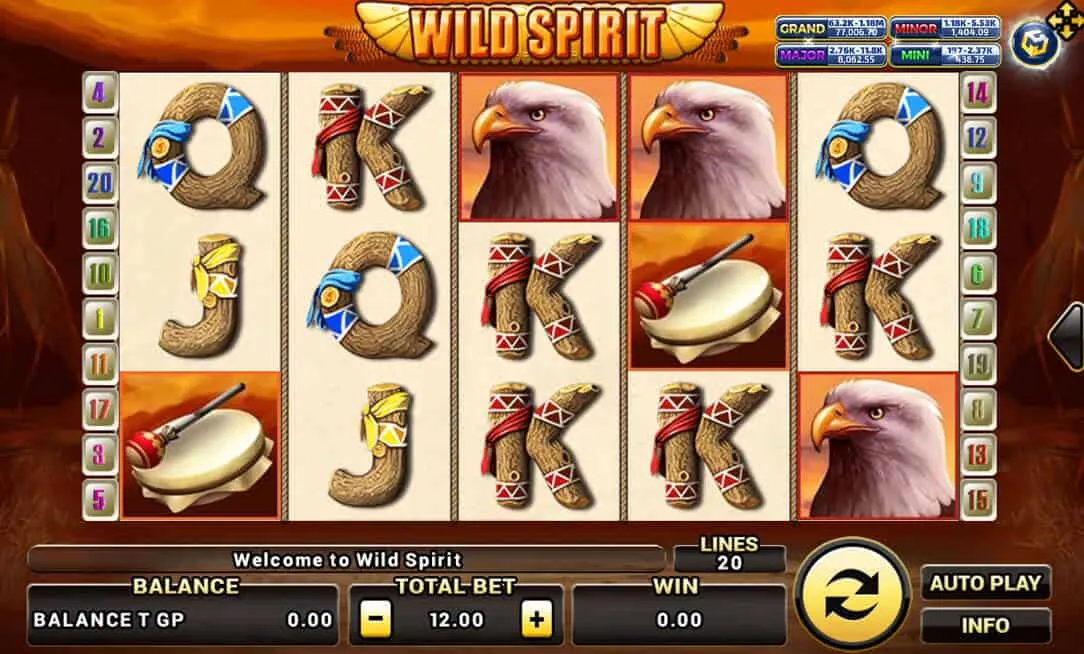
Task: Highlight payline number 19 marker
Action: click(x=977, y=363)
